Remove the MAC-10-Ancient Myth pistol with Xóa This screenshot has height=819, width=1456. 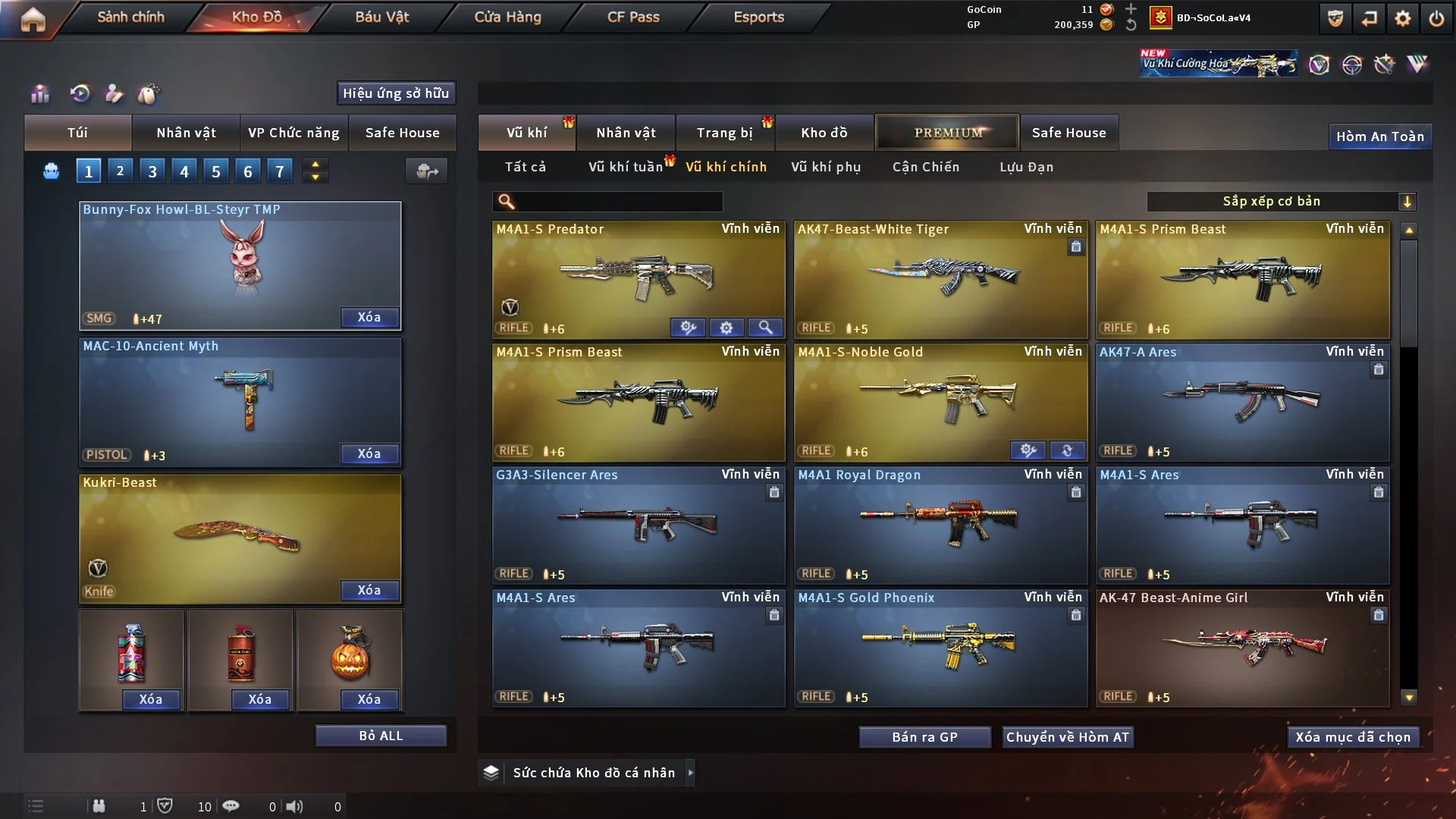[x=369, y=453]
